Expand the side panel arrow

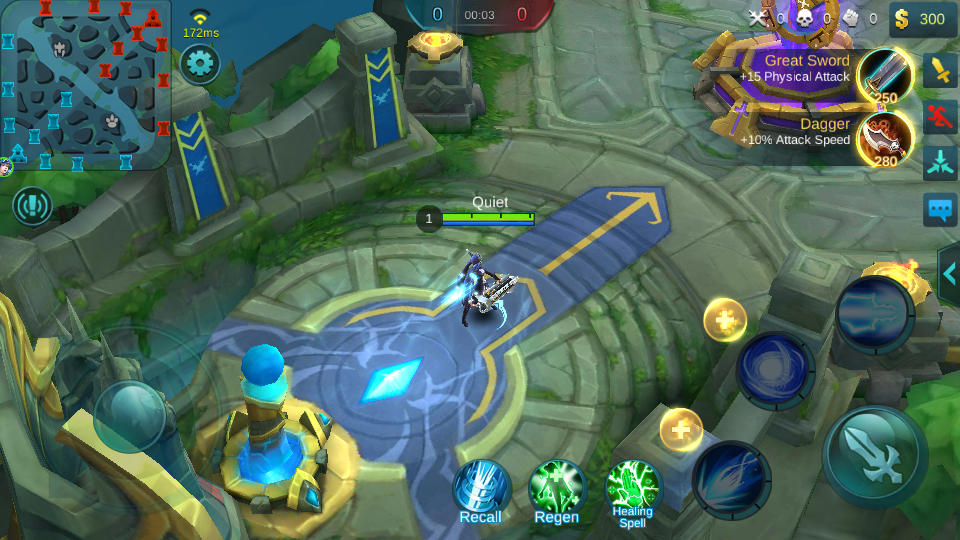(949, 274)
